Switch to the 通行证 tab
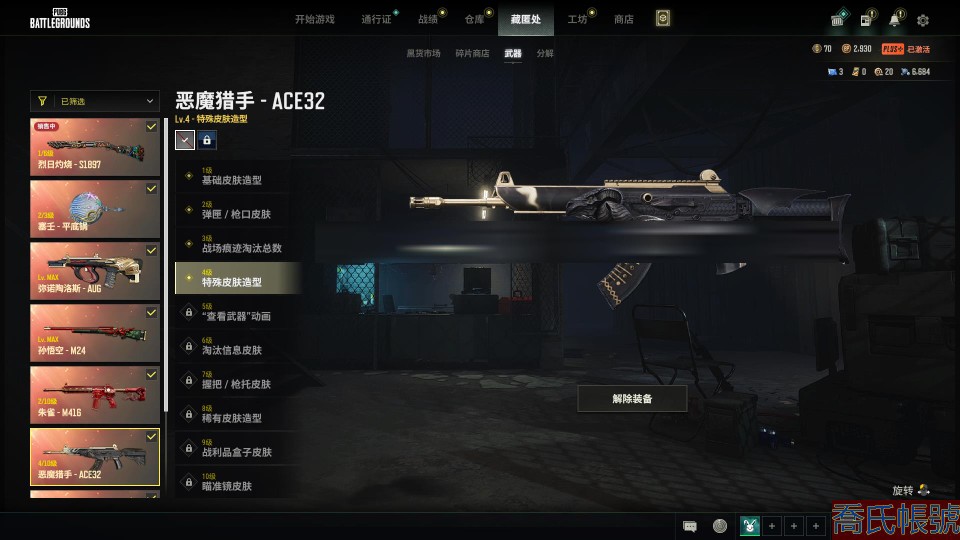 point(376,19)
